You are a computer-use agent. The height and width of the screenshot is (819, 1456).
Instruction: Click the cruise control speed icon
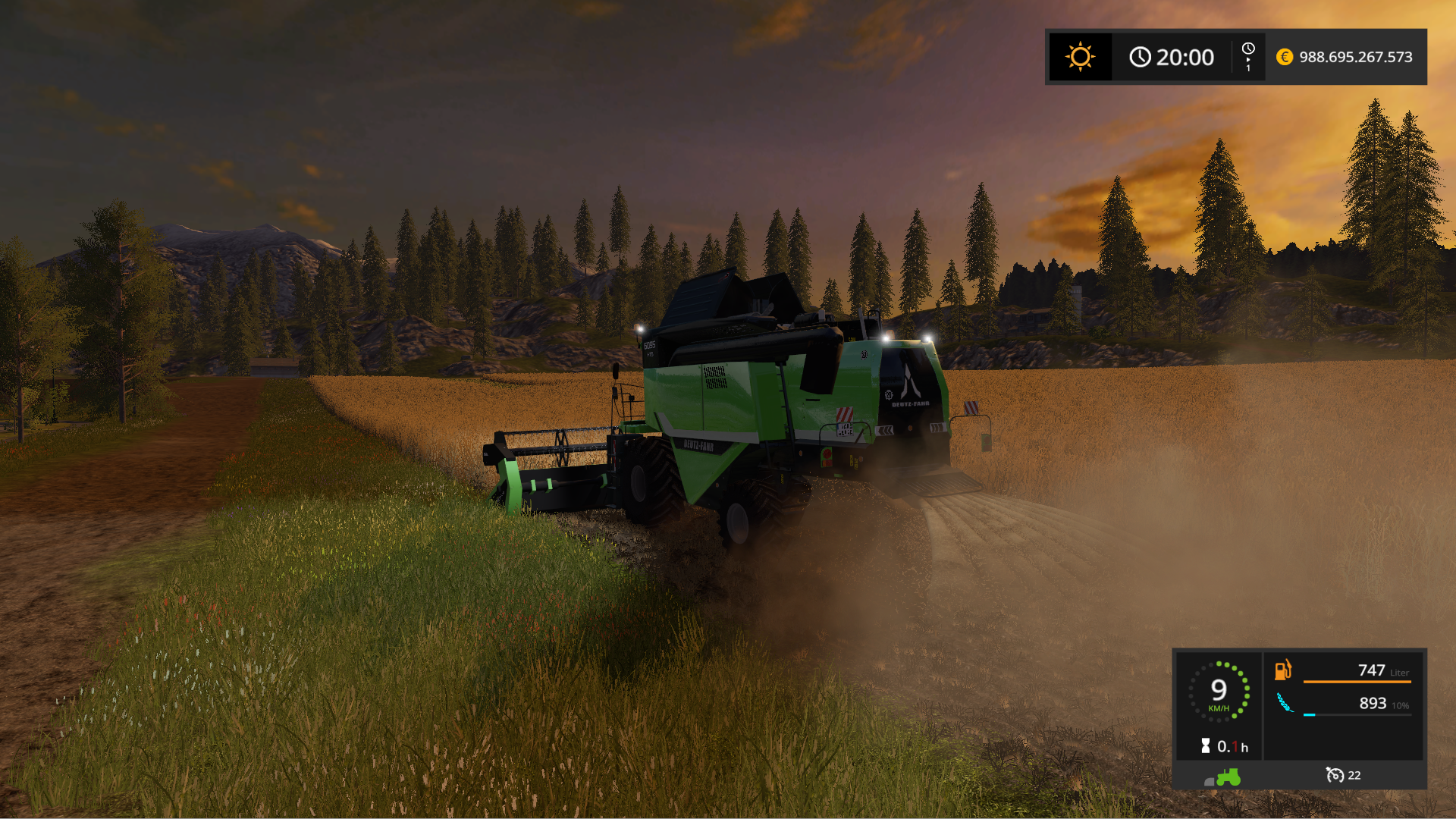(x=1335, y=774)
